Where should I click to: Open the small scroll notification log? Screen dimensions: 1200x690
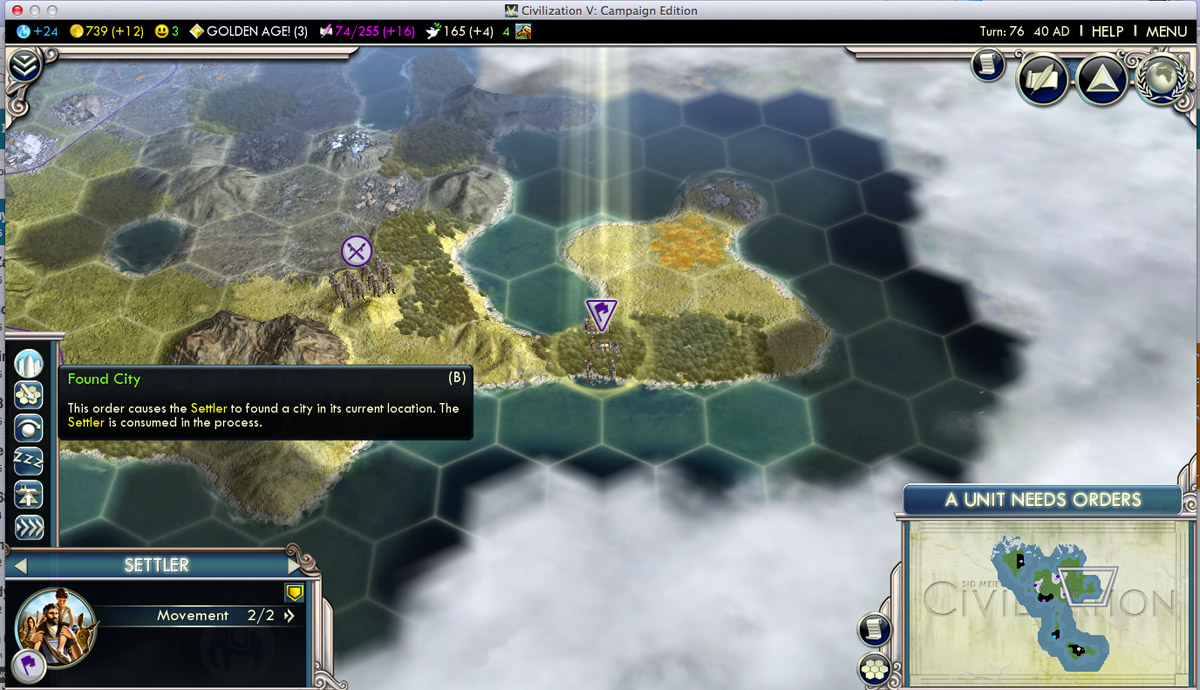(987, 64)
